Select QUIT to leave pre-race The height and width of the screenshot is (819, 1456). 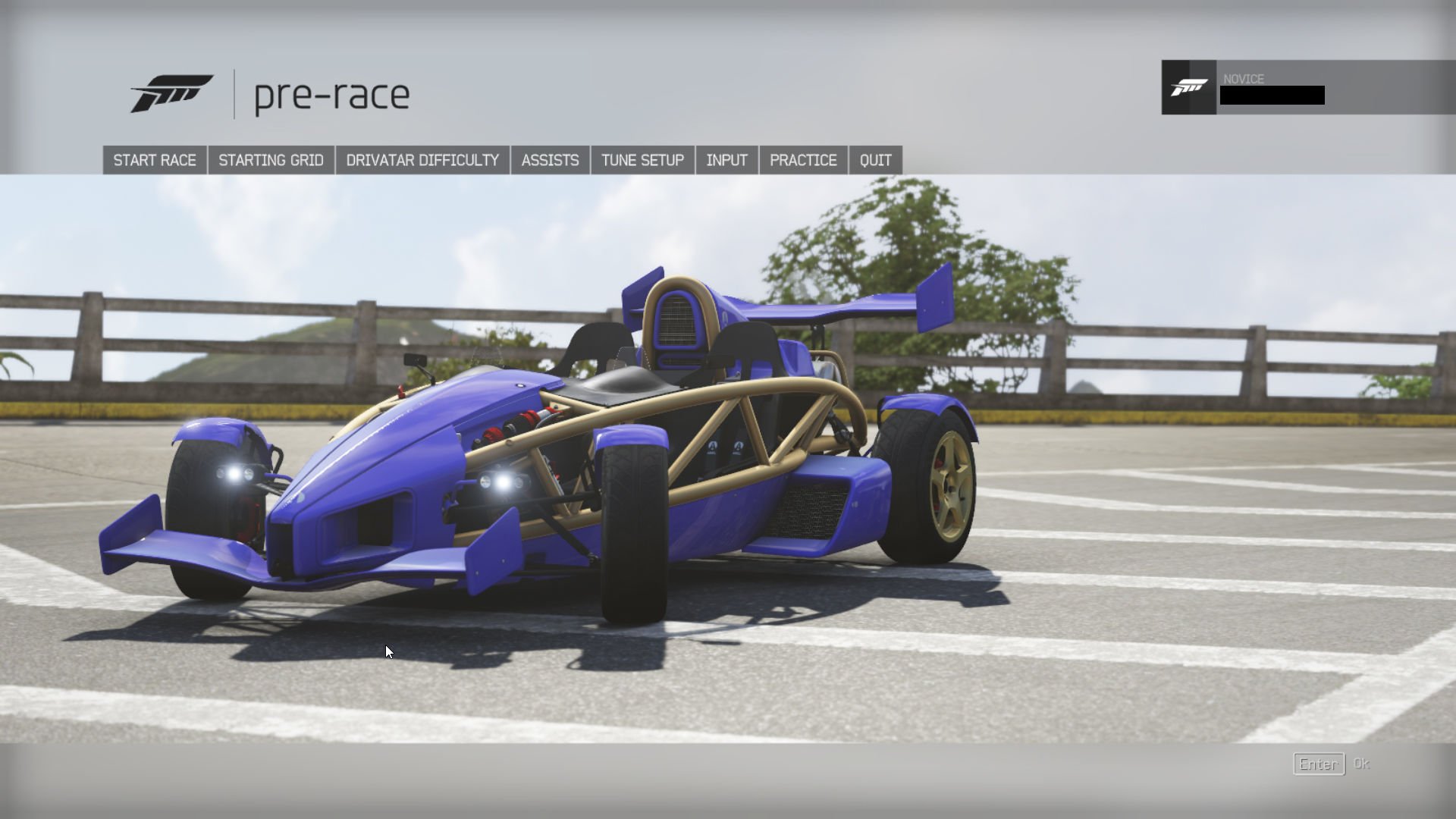(x=875, y=159)
